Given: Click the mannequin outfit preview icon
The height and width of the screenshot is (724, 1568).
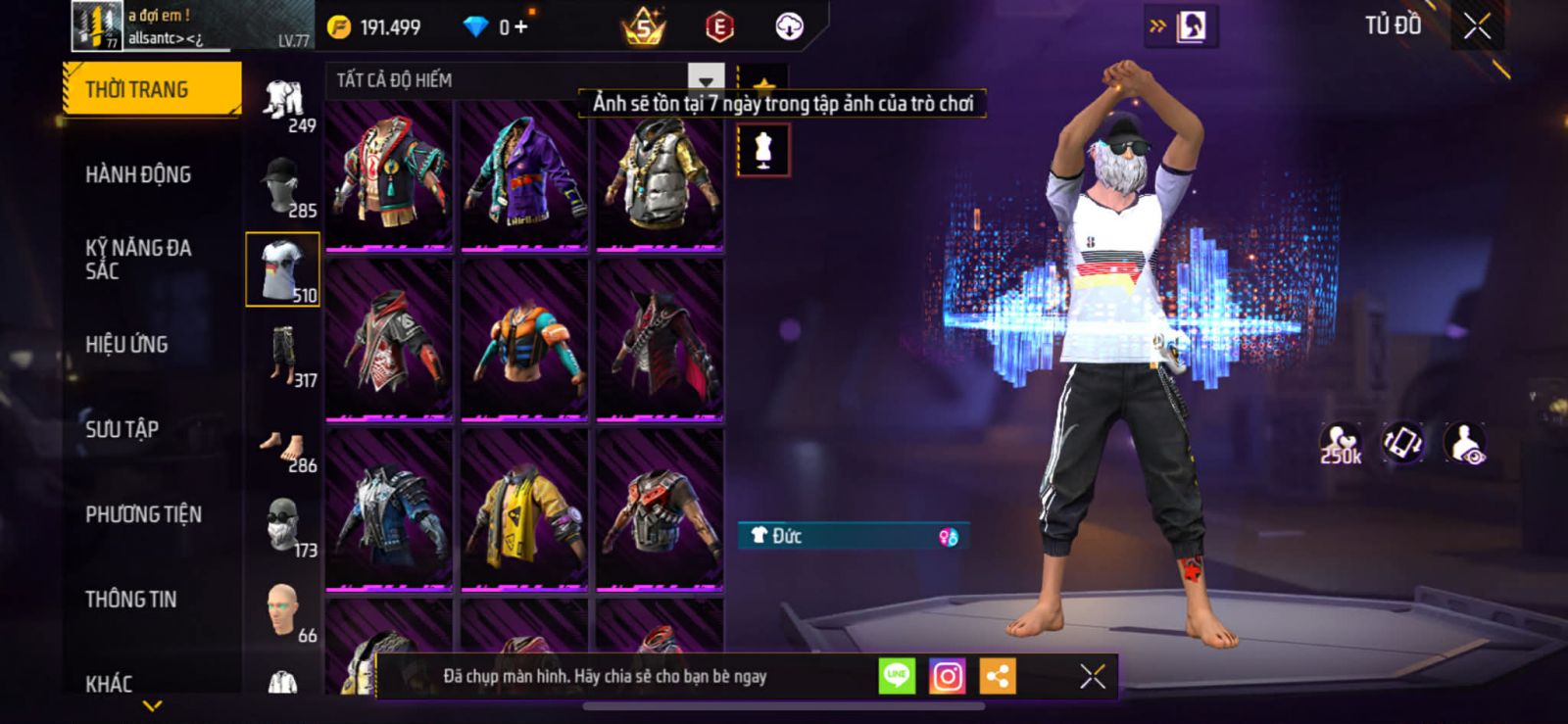Looking at the screenshot, I should tap(763, 151).
